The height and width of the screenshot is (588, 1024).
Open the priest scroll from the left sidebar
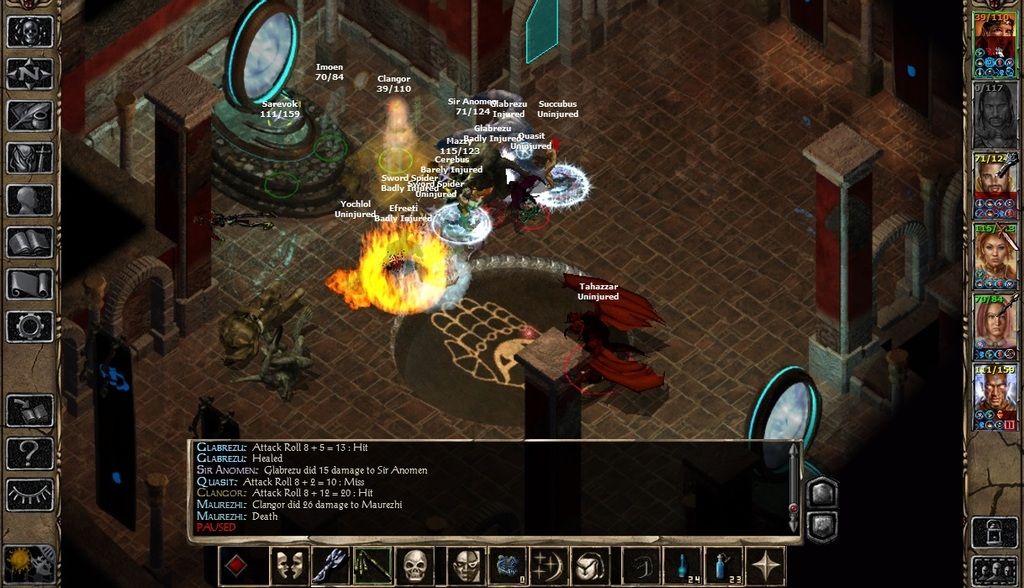[x=30, y=284]
